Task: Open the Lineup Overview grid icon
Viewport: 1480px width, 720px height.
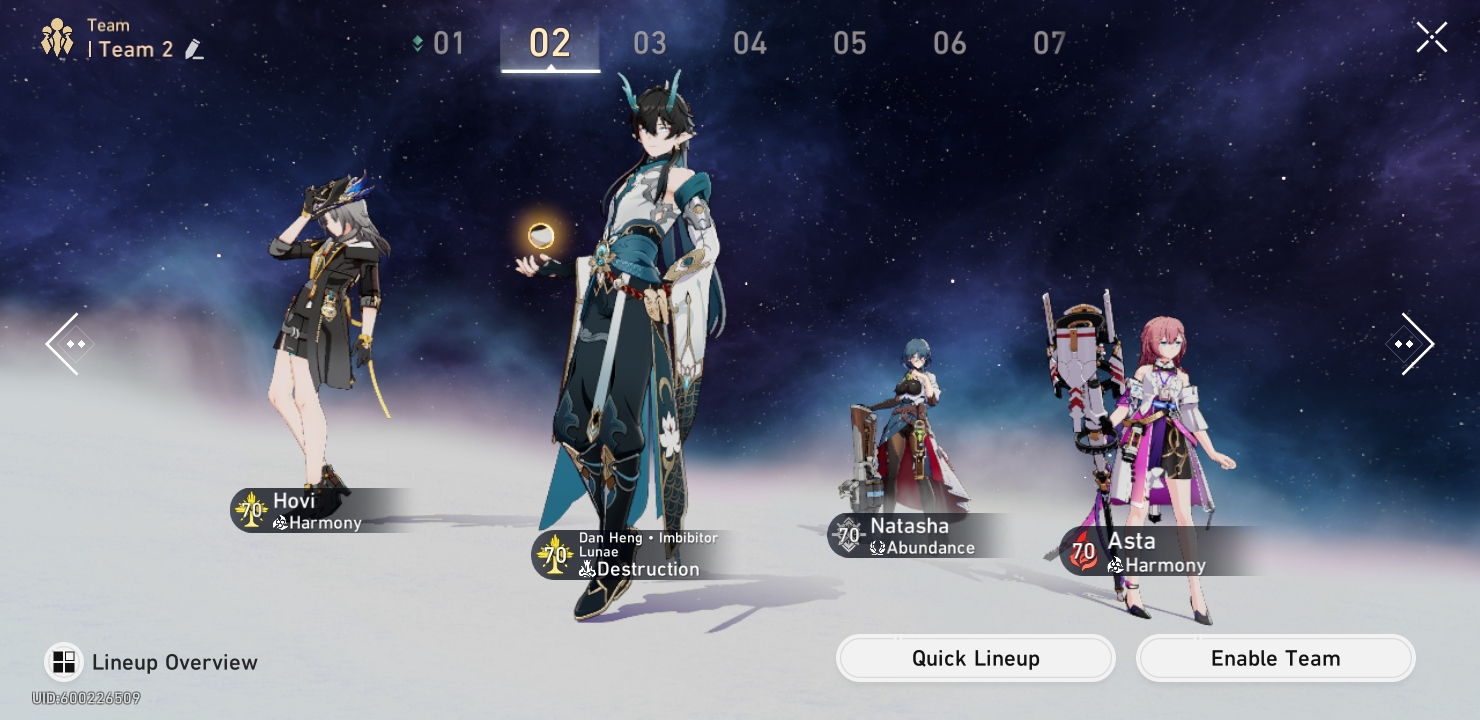Action: click(63, 662)
